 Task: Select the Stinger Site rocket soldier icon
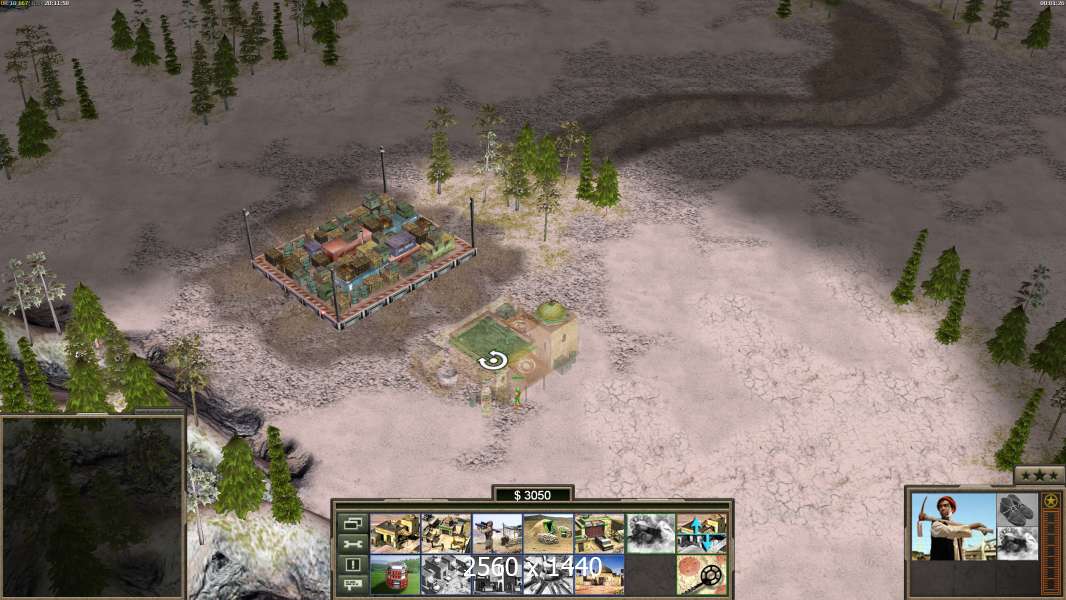(497, 533)
